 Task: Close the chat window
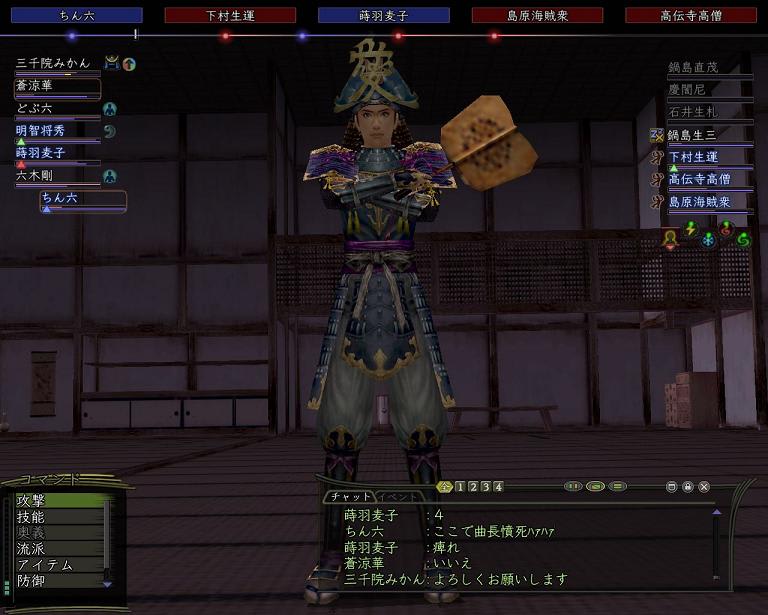coord(704,487)
